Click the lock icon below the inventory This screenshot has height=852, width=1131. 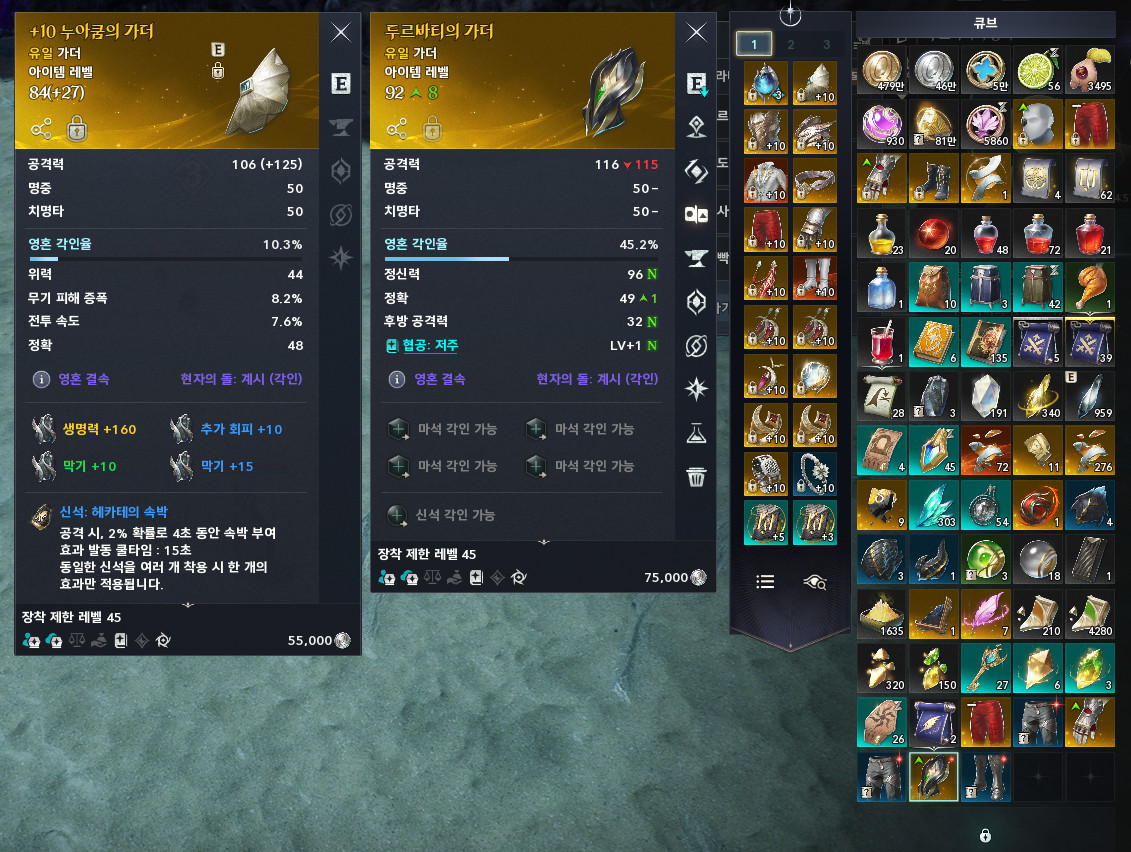pyautogui.click(x=985, y=834)
